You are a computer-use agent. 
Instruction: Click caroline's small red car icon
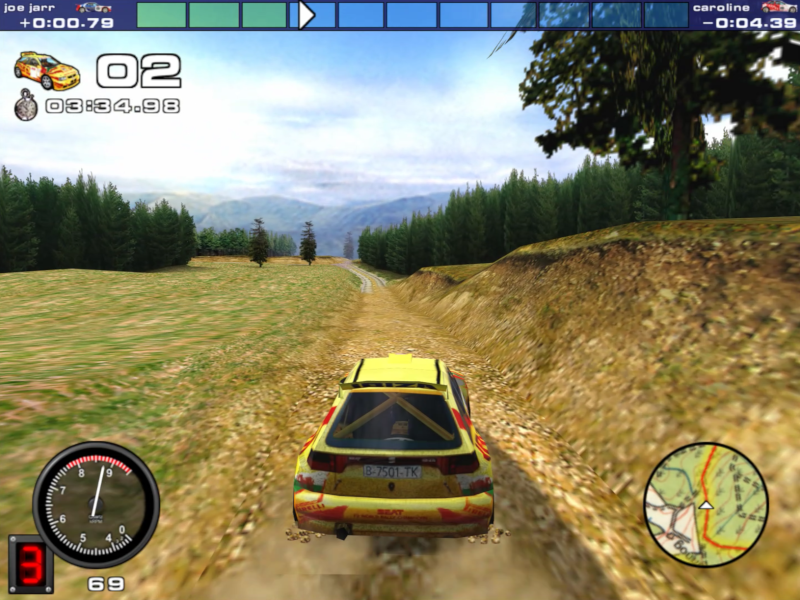tap(778, 7)
